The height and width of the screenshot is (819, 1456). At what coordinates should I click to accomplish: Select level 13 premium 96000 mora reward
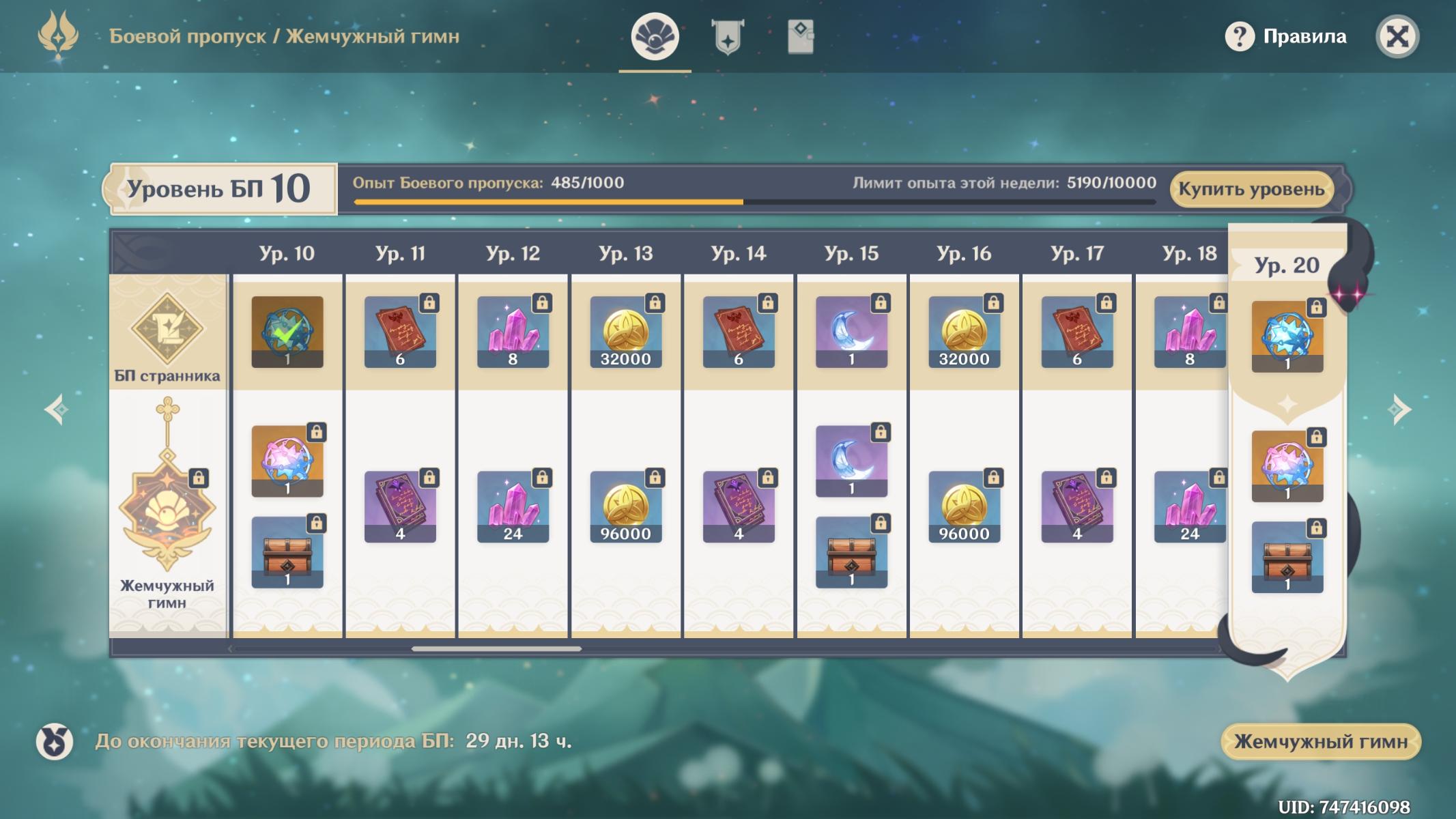[x=626, y=507]
